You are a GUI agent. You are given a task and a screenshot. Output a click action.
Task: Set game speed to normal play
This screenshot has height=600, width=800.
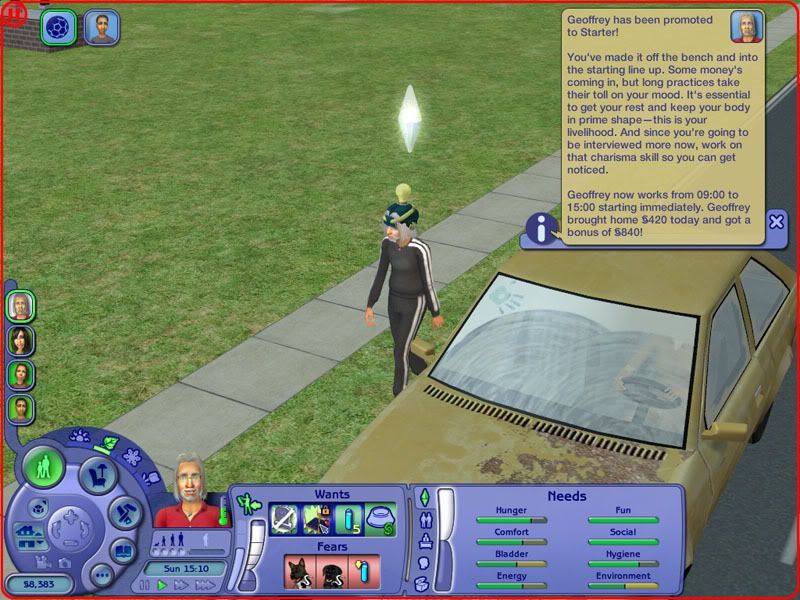tap(162, 585)
